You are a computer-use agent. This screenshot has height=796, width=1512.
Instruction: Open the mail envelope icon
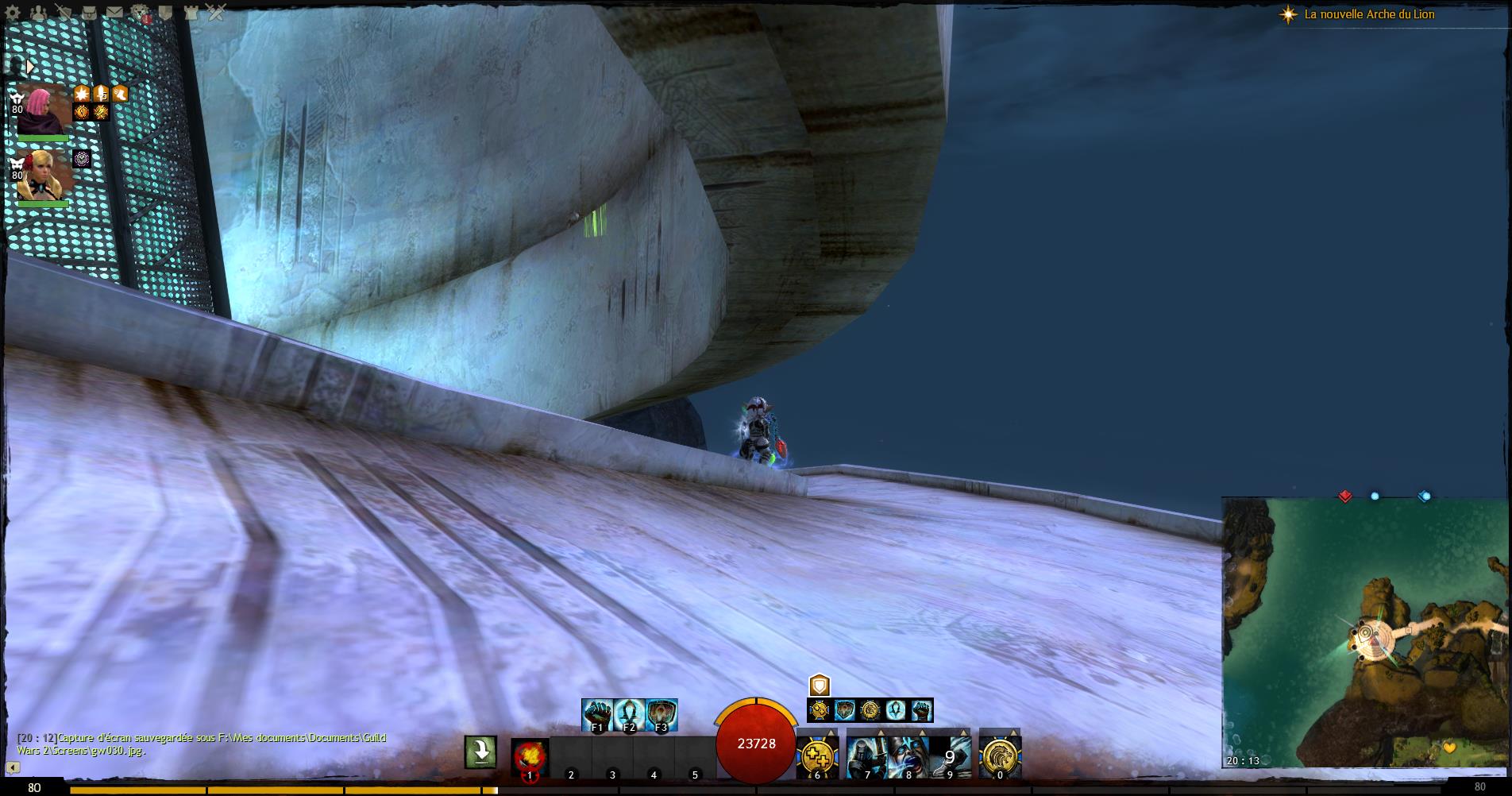pyautogui.click(x=114, y=13)
